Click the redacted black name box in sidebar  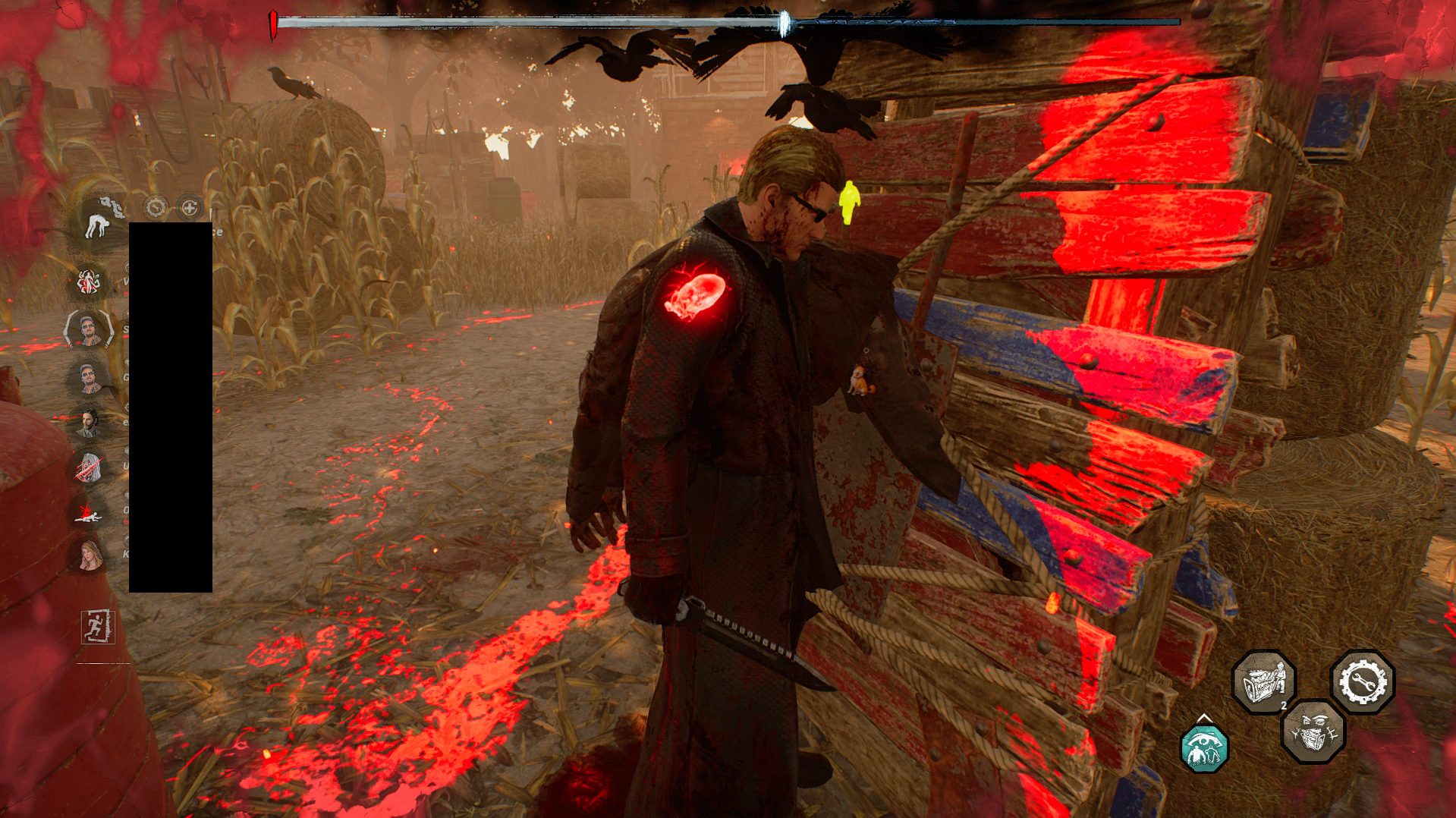coord(171,402)
